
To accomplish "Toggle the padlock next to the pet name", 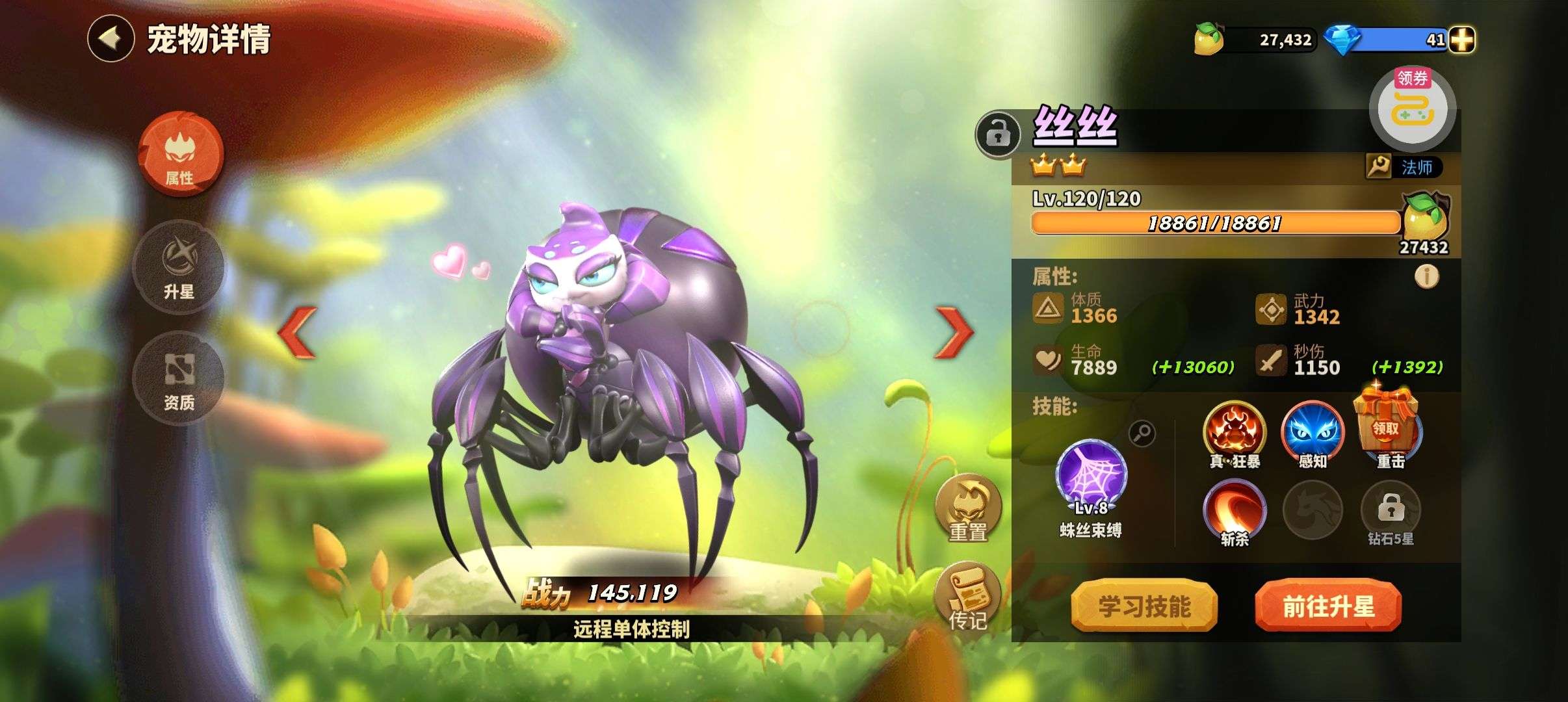I will [x=997, y=135].
